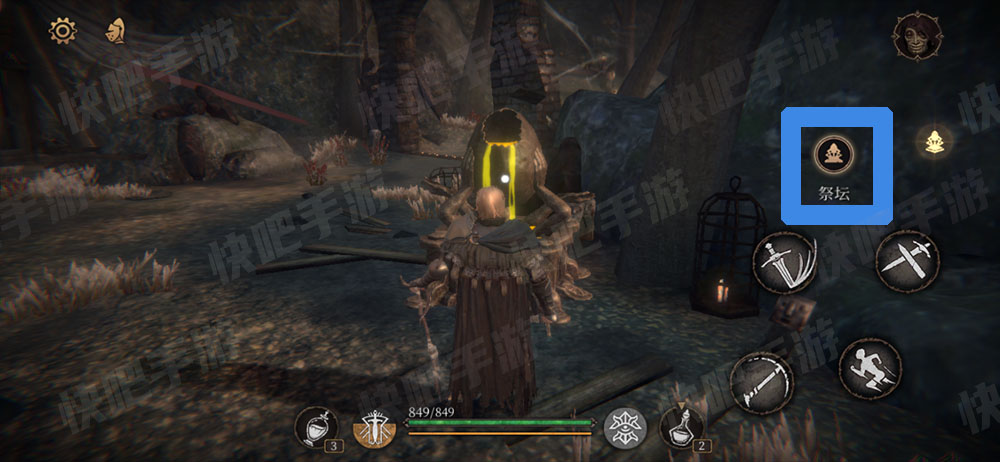
Task: Use the sword slash attack button
Action: (x=783, y=261)
